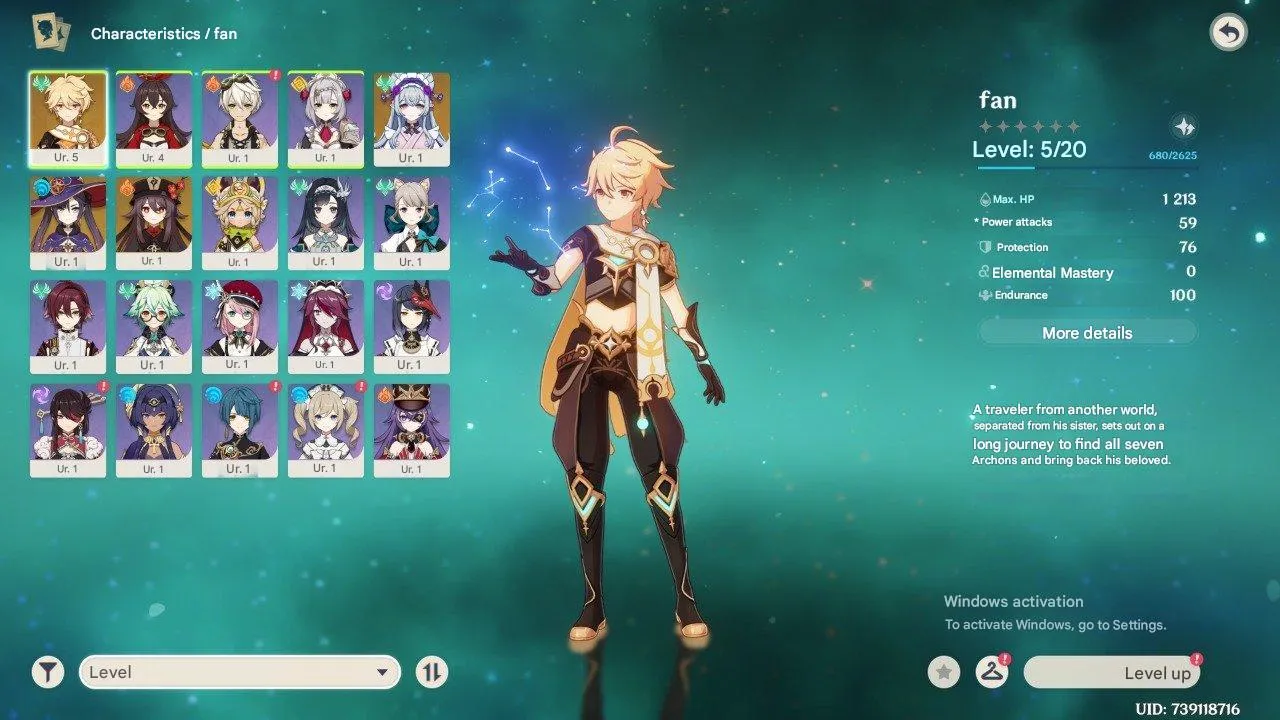The height and width of the screenshot is (720, 1280).
Task: Select the Mona character thumbnail
Action: (68, 222)
